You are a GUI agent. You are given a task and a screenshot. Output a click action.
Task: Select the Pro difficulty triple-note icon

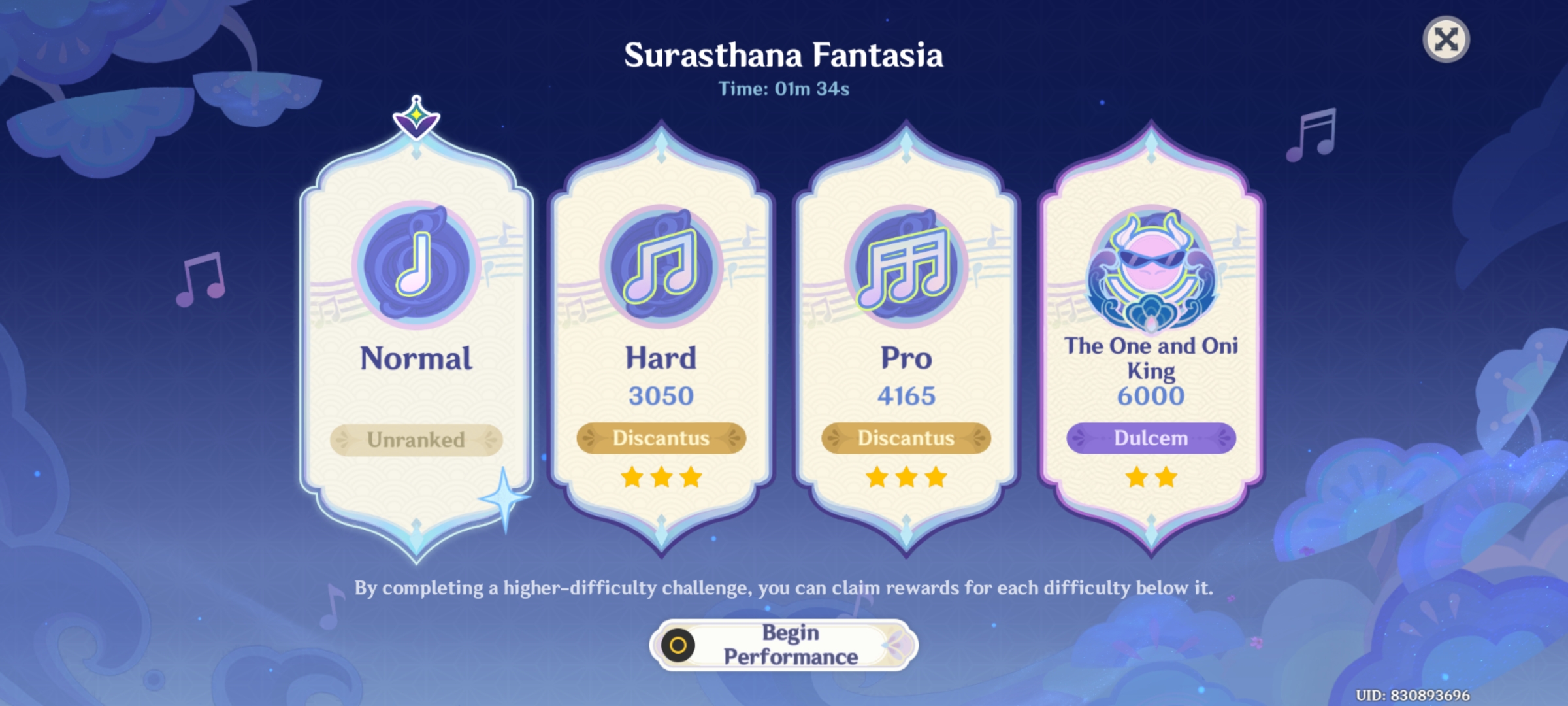point(906,265)
